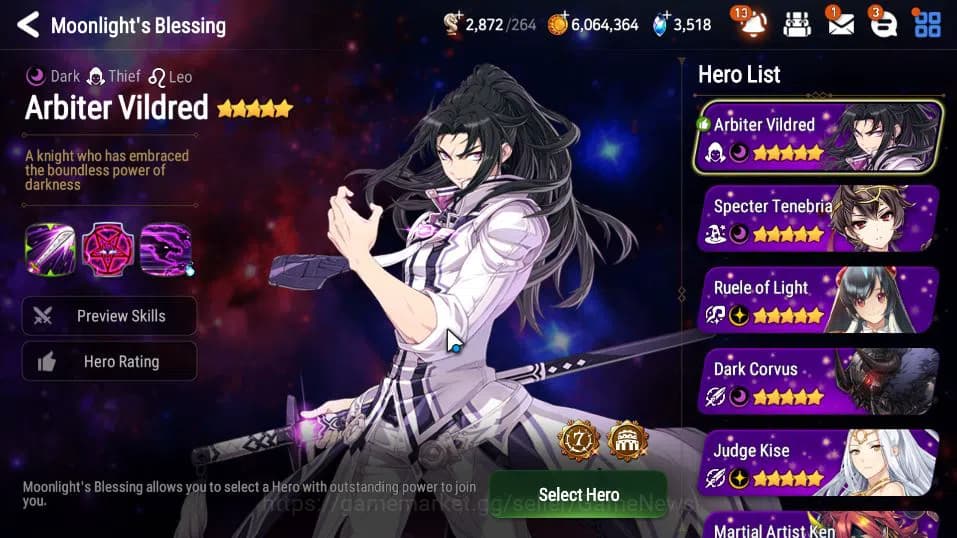
Task: Choose Arbiter Vildred in the Hero List
Action: point(818,137)
